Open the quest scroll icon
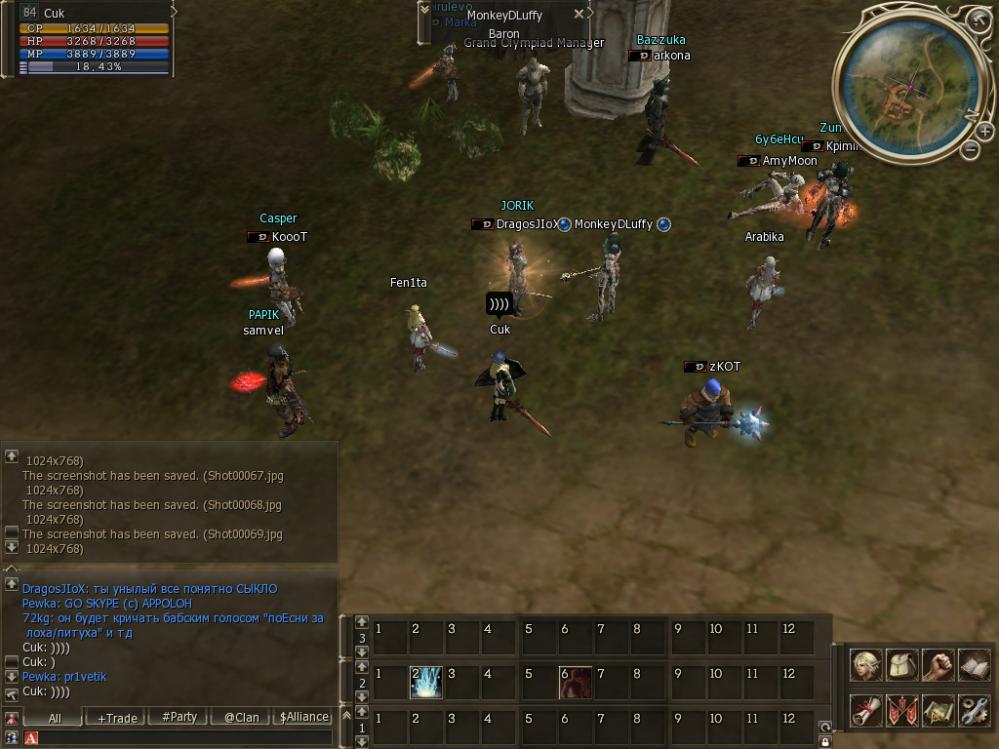Screen dimensions: 999x749 click(866, 709)
